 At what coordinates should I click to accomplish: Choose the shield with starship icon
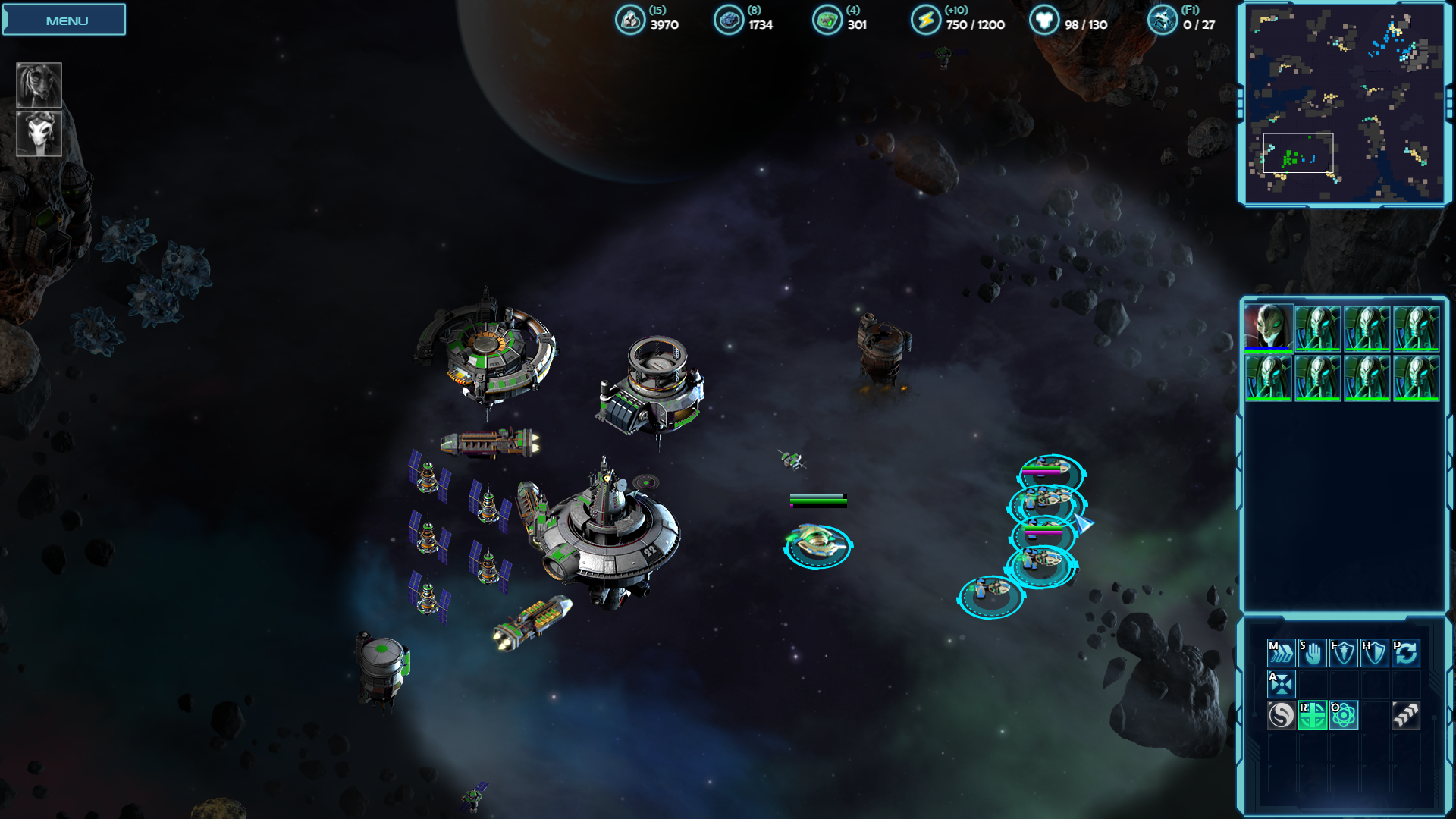coord(1343,652)
